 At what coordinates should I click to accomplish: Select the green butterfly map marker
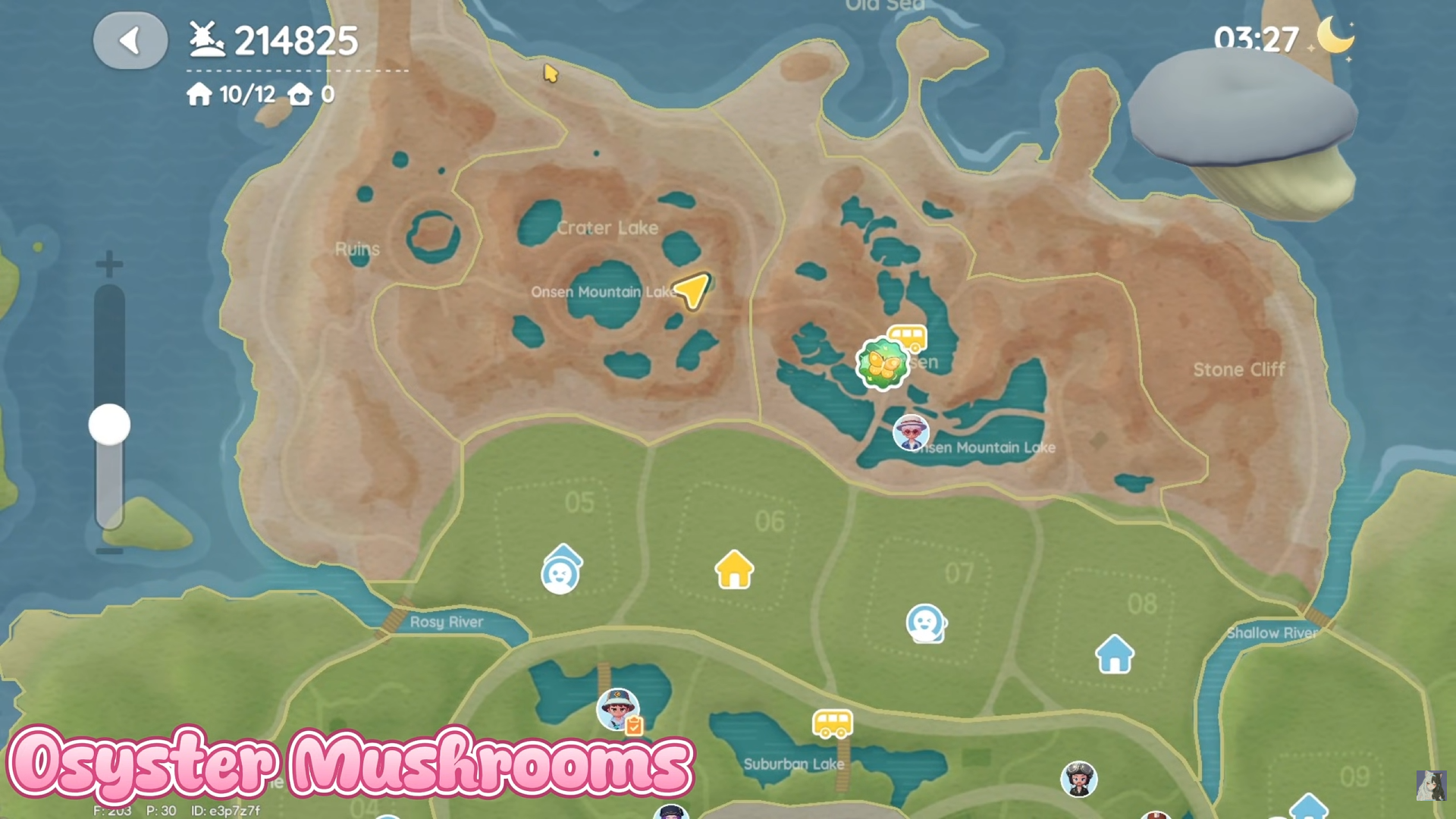pyautogui.click(x=881, y=365)
